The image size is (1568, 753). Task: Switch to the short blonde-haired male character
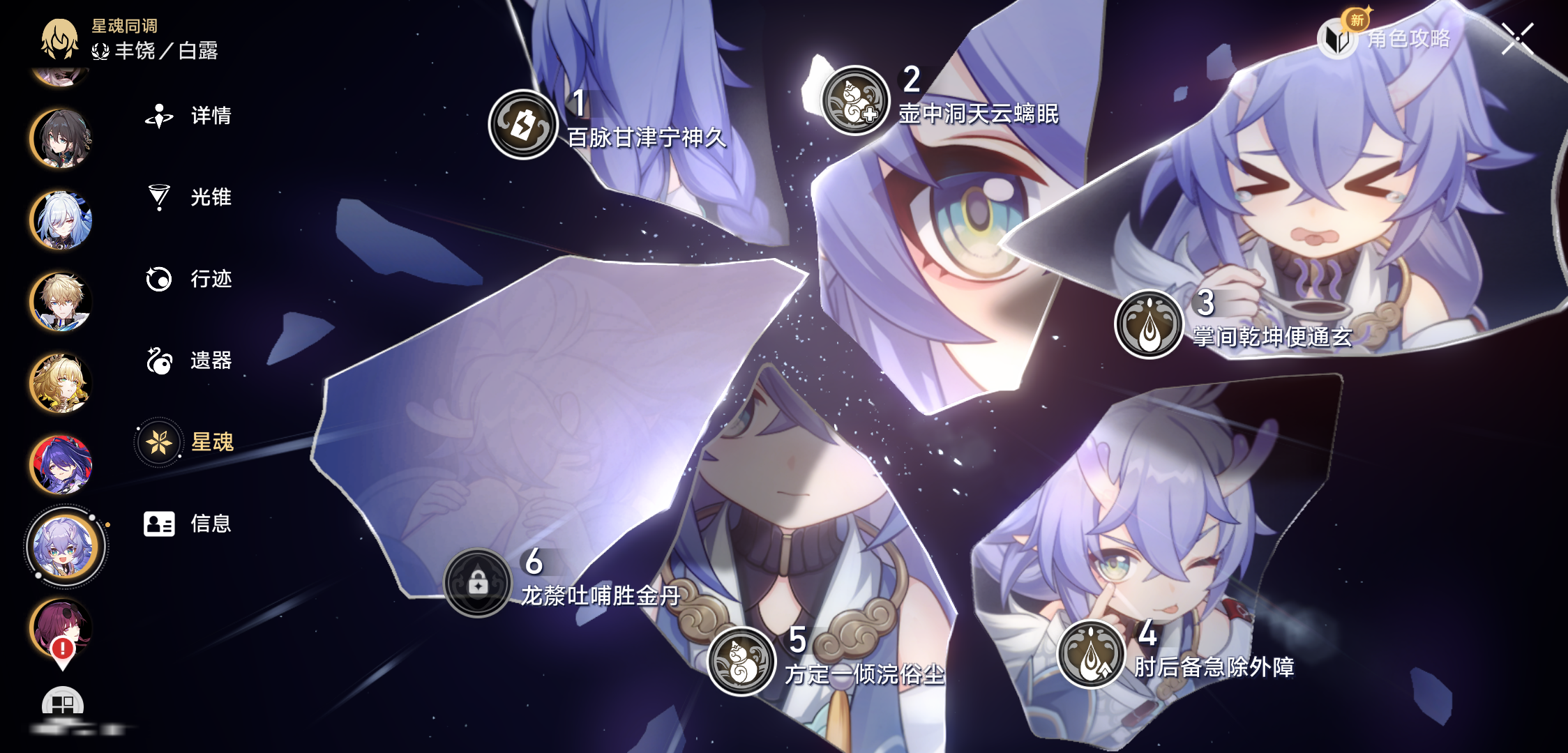pyautogui.click(x=61, y=302)
